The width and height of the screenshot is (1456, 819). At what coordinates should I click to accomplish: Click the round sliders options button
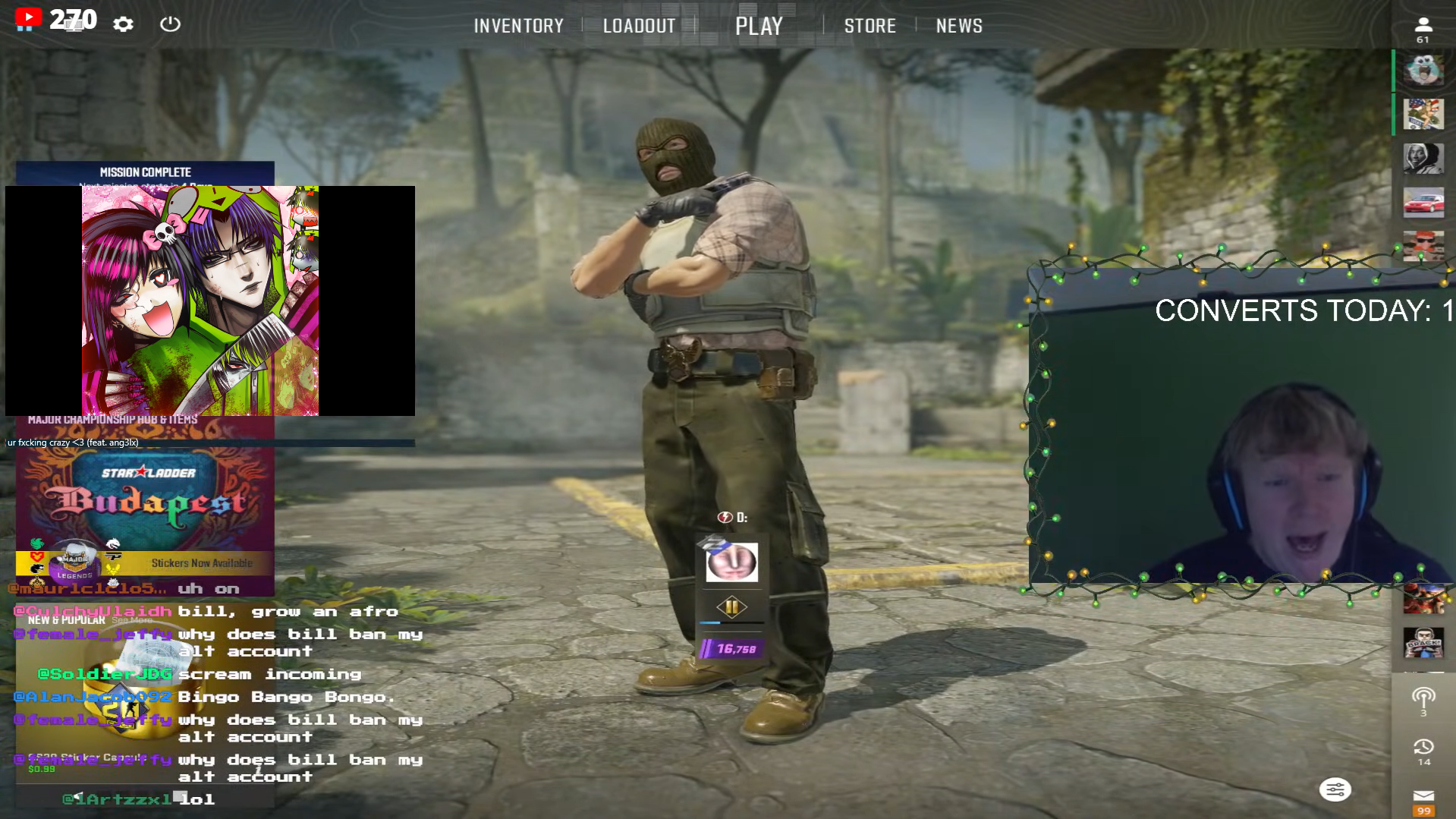tap(1335, 790)
